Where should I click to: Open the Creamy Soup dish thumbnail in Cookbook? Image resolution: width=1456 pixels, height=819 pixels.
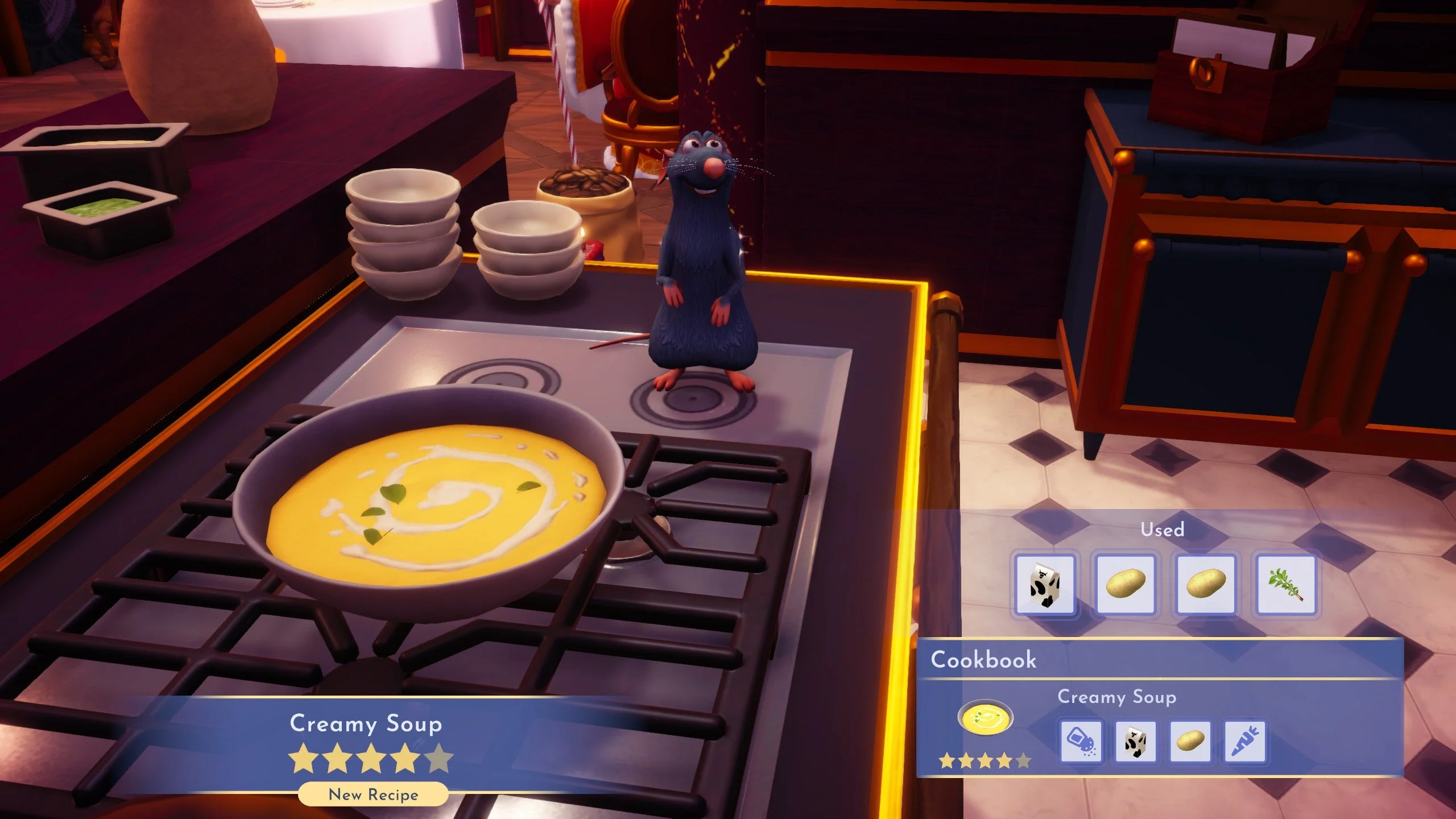point(985,718)
